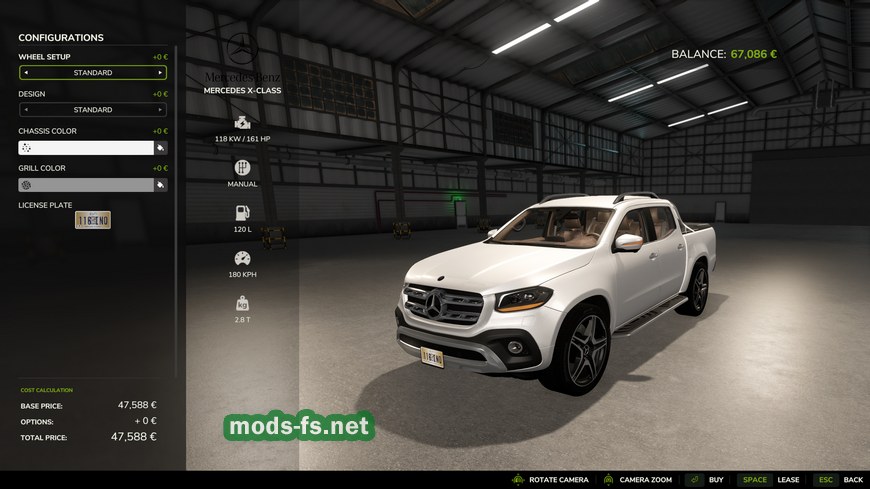870x489 pixels.
Task: Click the grill color paint bucket icon
Action: click(160, 185)
